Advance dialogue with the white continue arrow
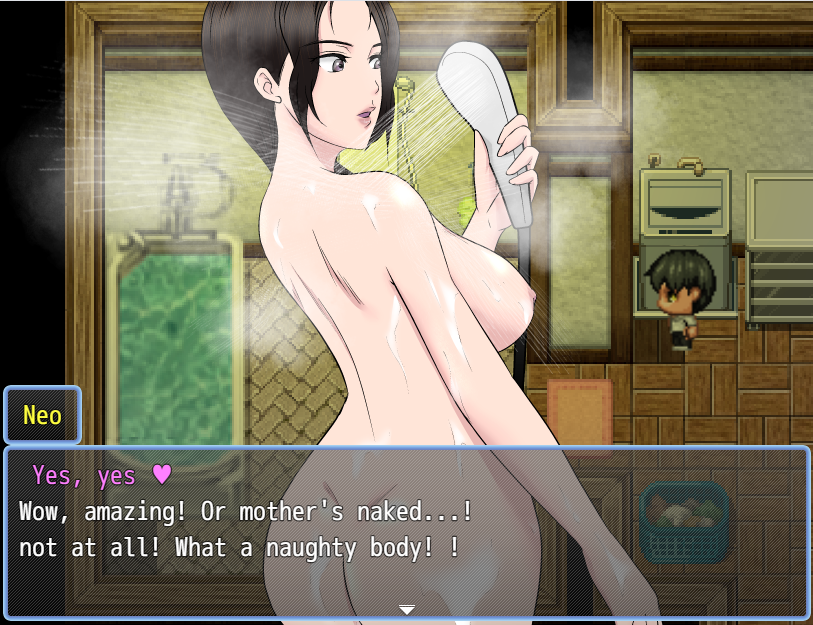Screen dimensions: 813x625 tap(406, 609)
